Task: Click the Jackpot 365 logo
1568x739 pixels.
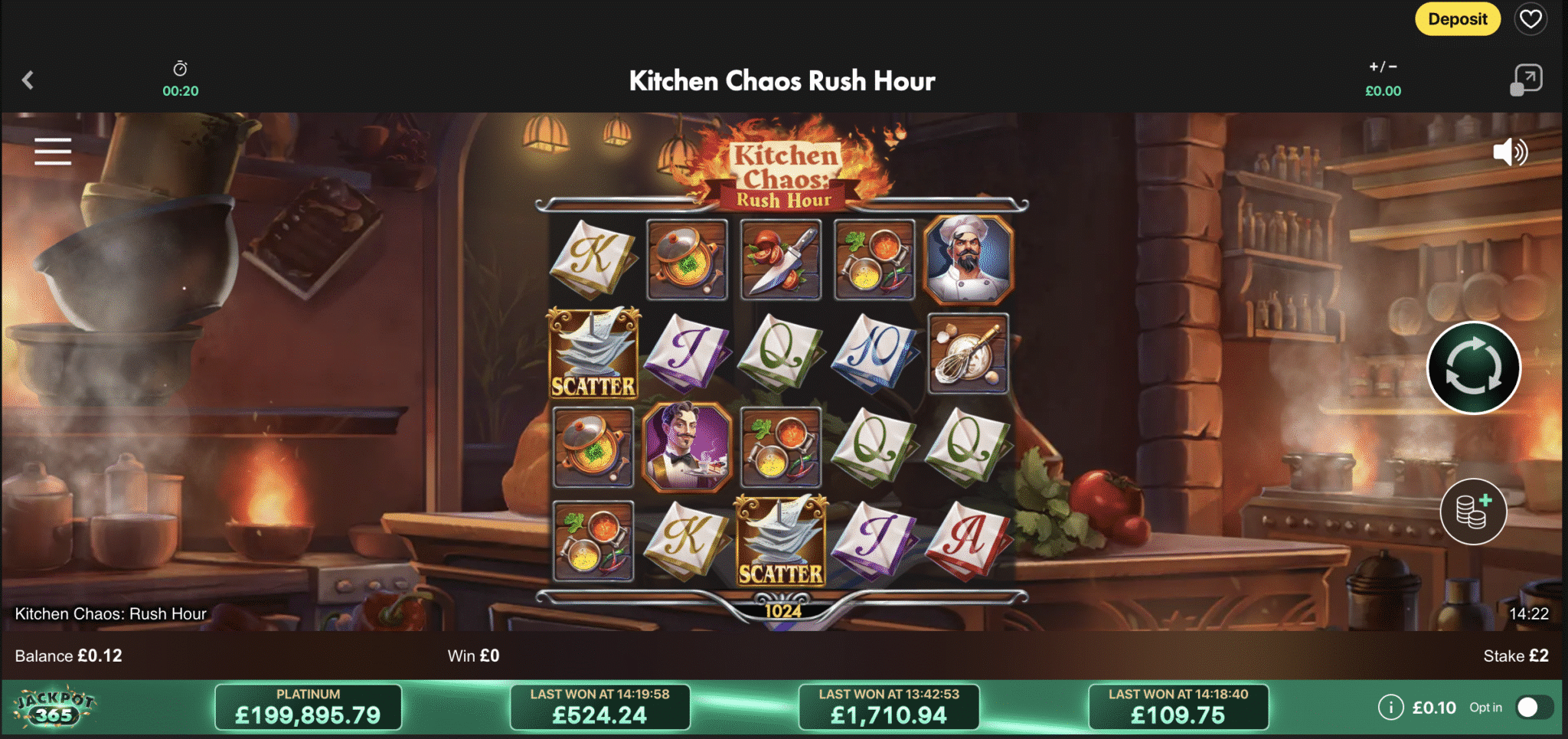Action: [55, 708]
